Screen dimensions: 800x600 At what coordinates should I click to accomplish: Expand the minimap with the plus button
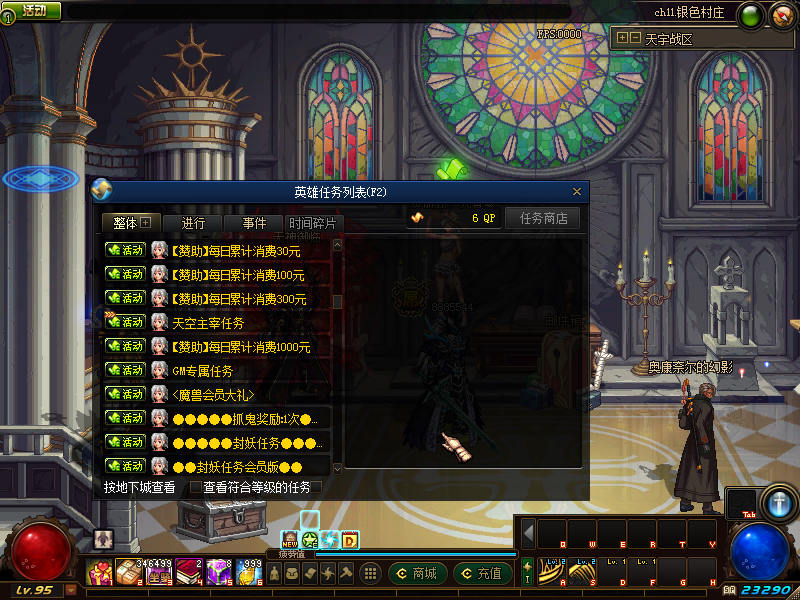(x=622, y=38)
